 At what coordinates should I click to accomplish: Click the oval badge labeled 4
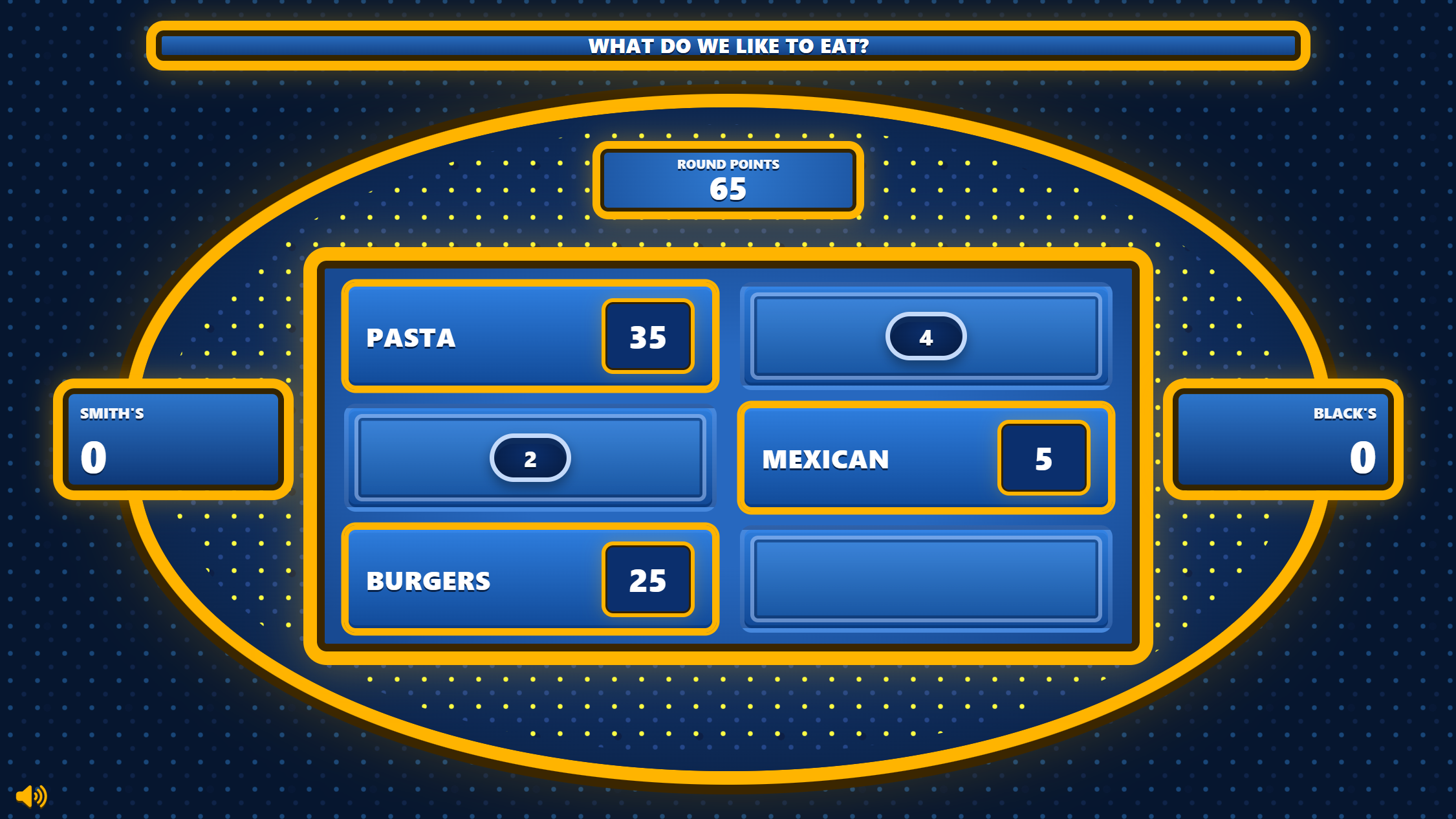click(x=926, y=336)
